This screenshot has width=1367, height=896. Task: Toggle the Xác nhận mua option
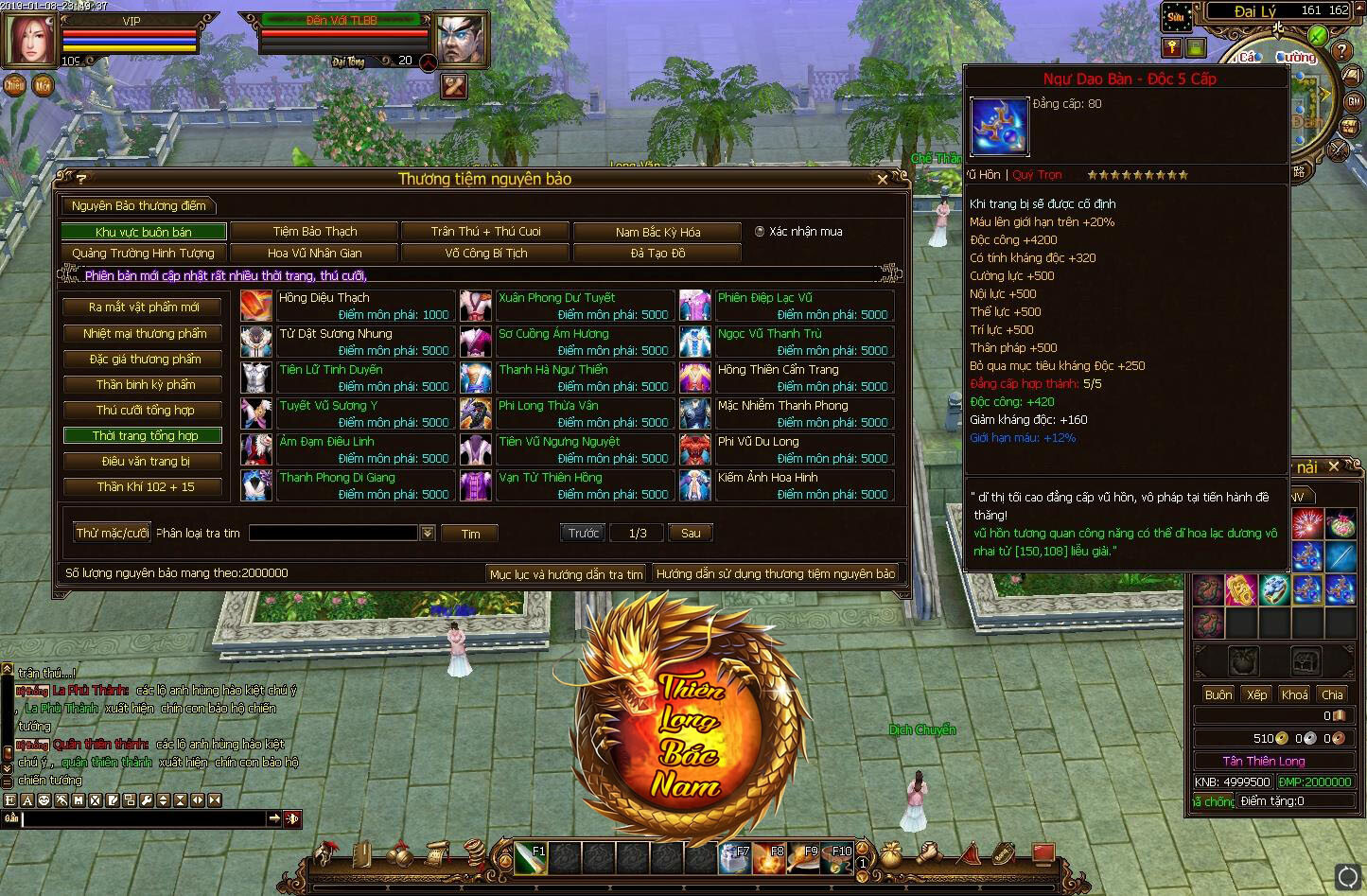(760, 232)
